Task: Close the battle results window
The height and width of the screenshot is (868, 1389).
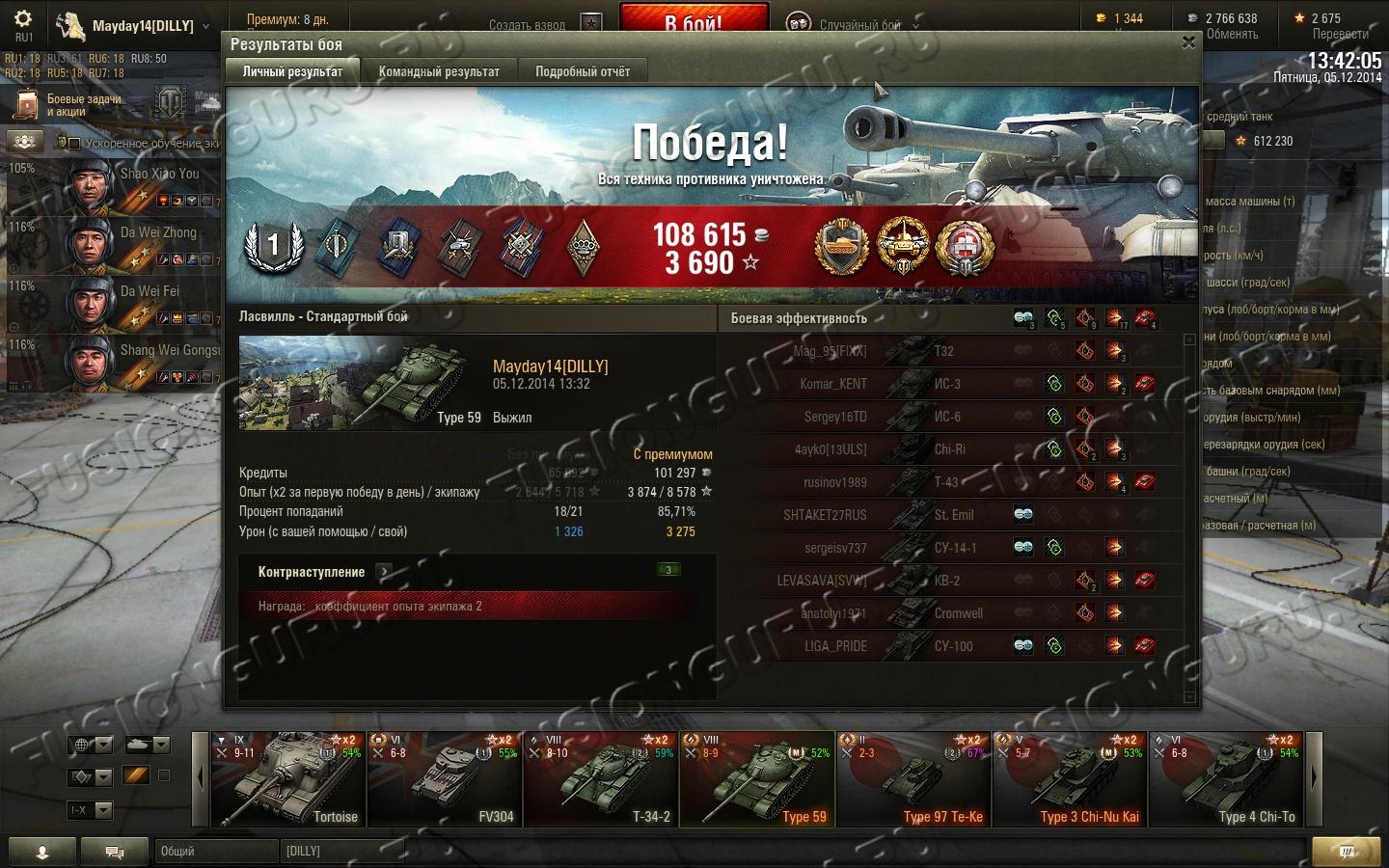Action: 1188,42
